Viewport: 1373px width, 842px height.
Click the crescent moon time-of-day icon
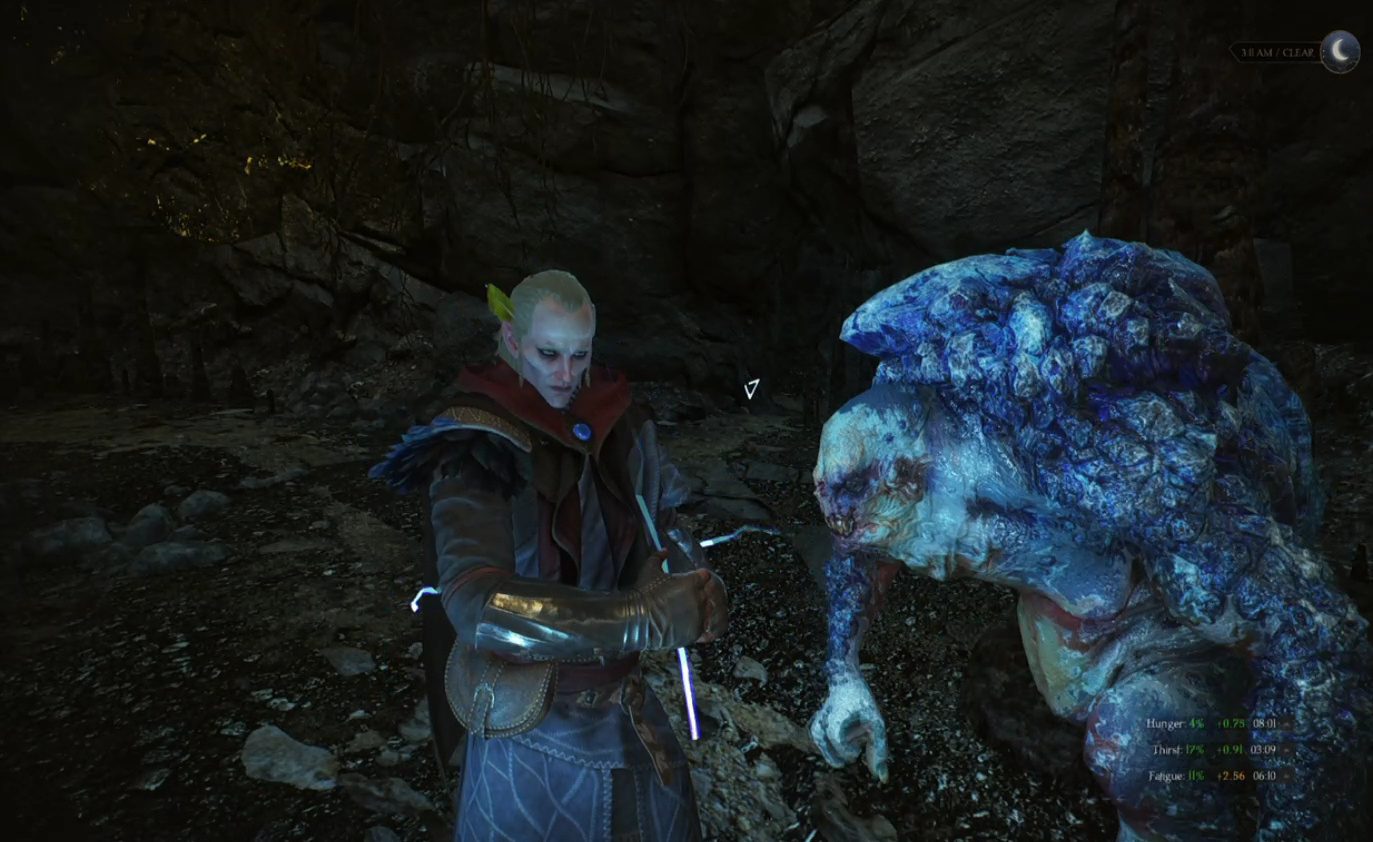coord(1340,51)
